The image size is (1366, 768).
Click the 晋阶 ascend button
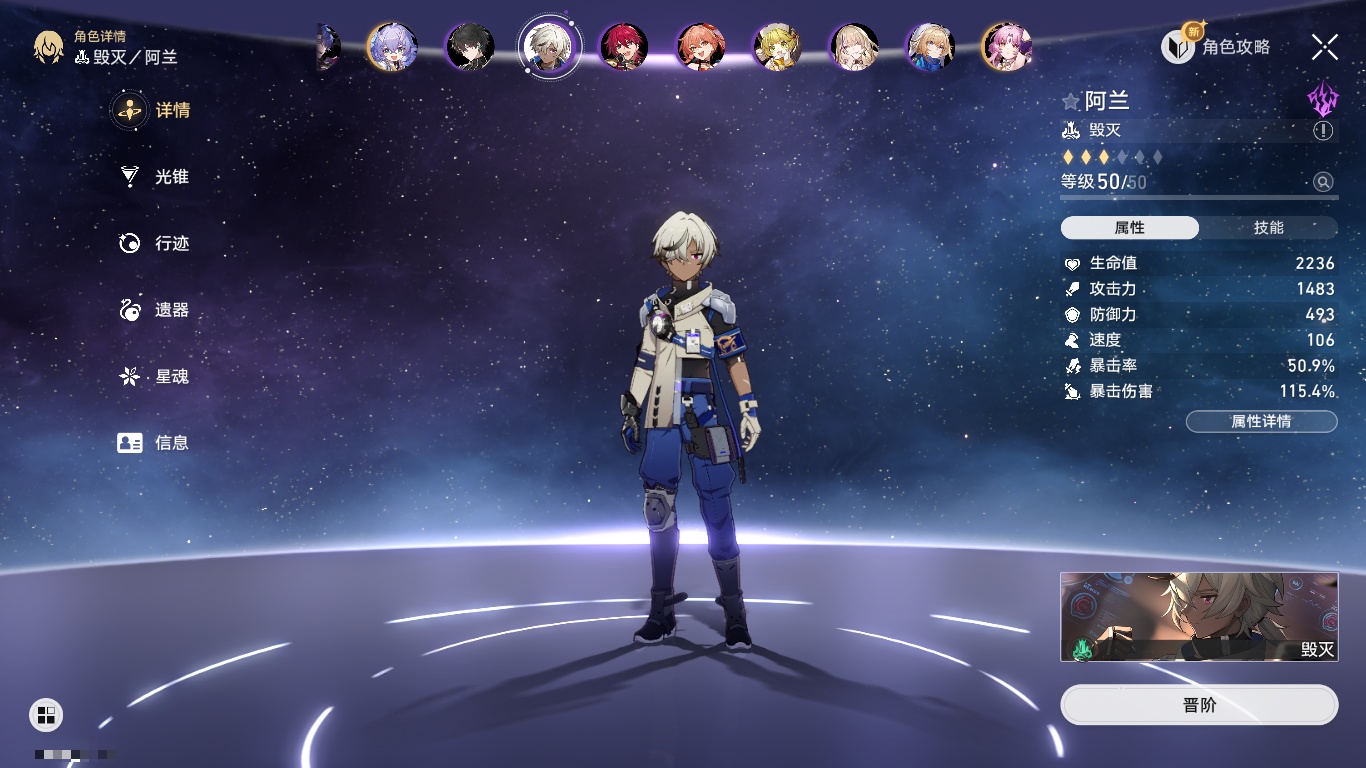point(1199,705)
